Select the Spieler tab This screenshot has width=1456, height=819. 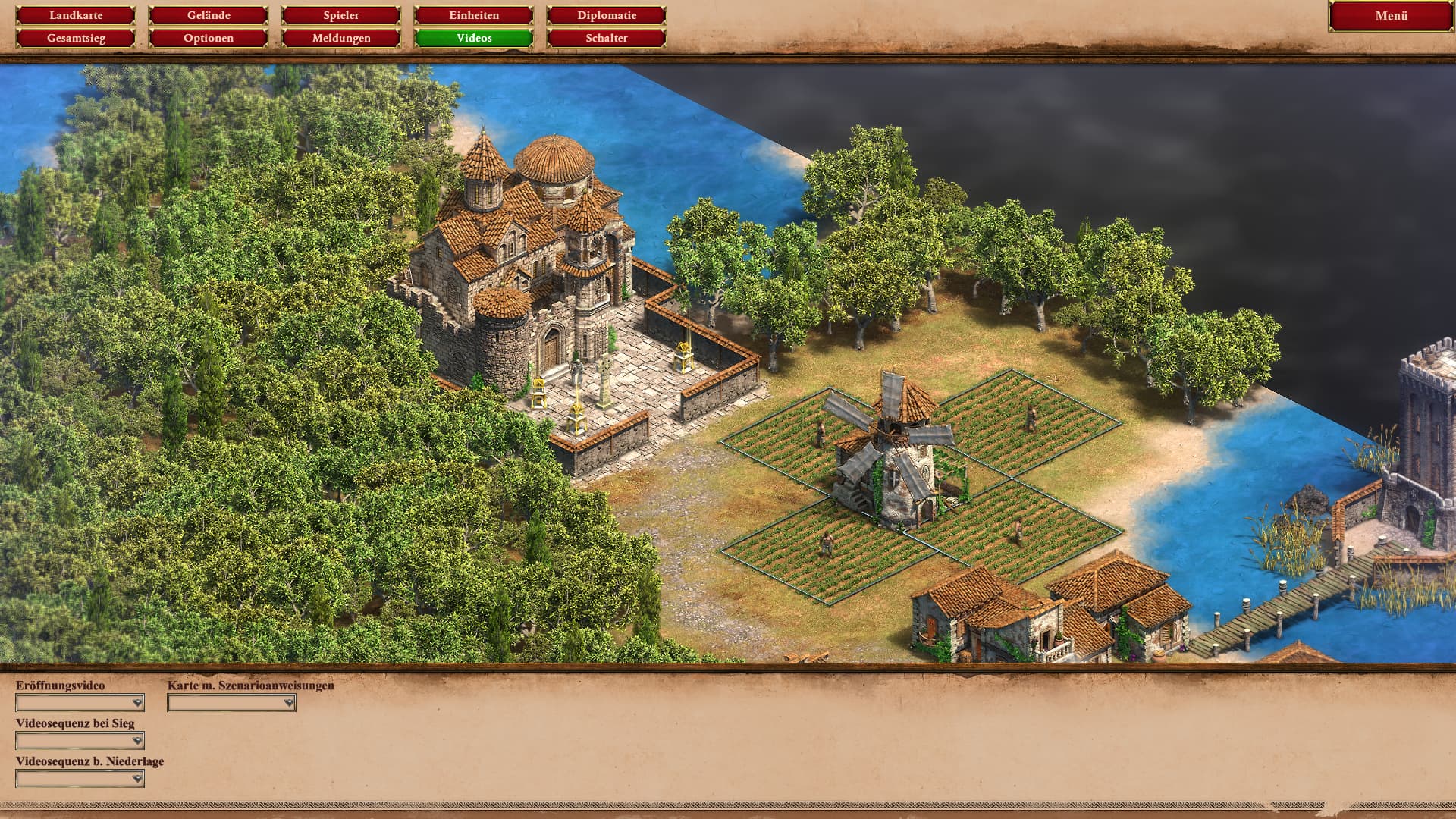coord(341,15)
